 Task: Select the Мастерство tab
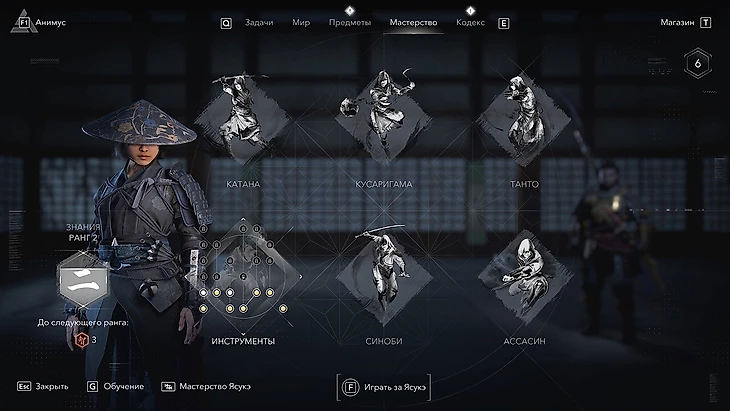pos(413,22)
